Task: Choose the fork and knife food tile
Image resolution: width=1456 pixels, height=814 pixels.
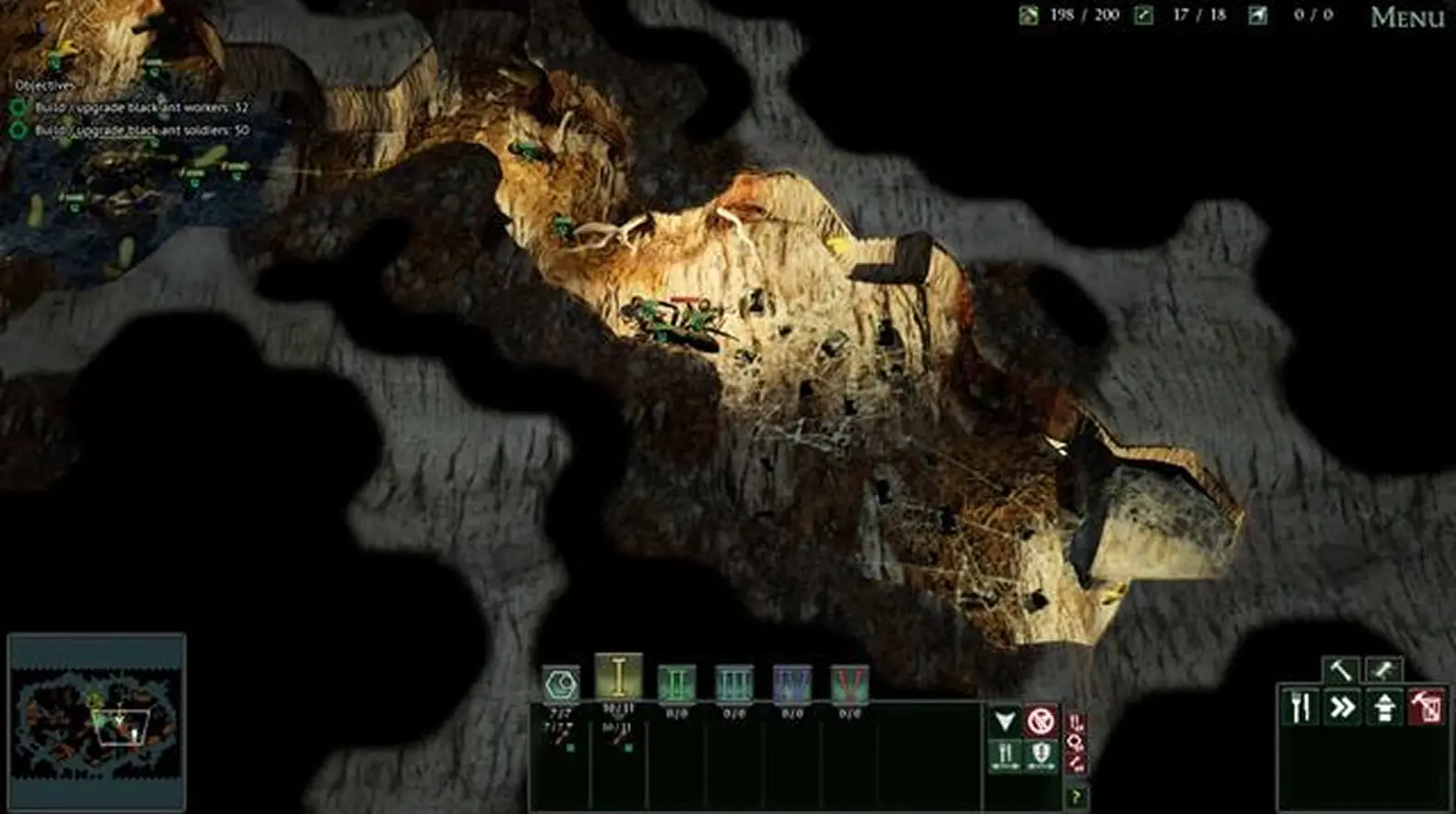Action: (1300, 708)
